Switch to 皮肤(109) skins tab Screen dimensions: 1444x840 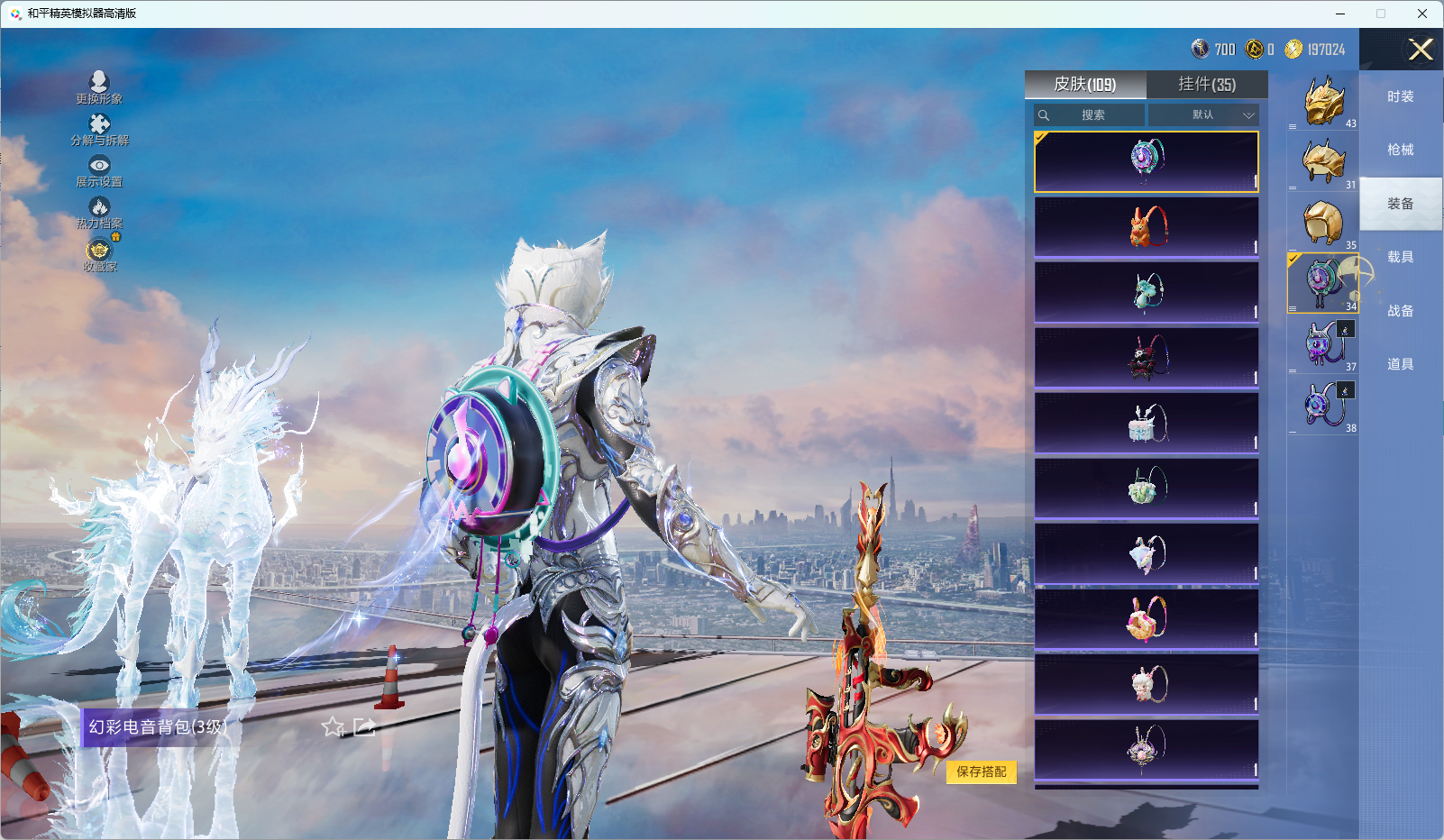click(1085, 85)
